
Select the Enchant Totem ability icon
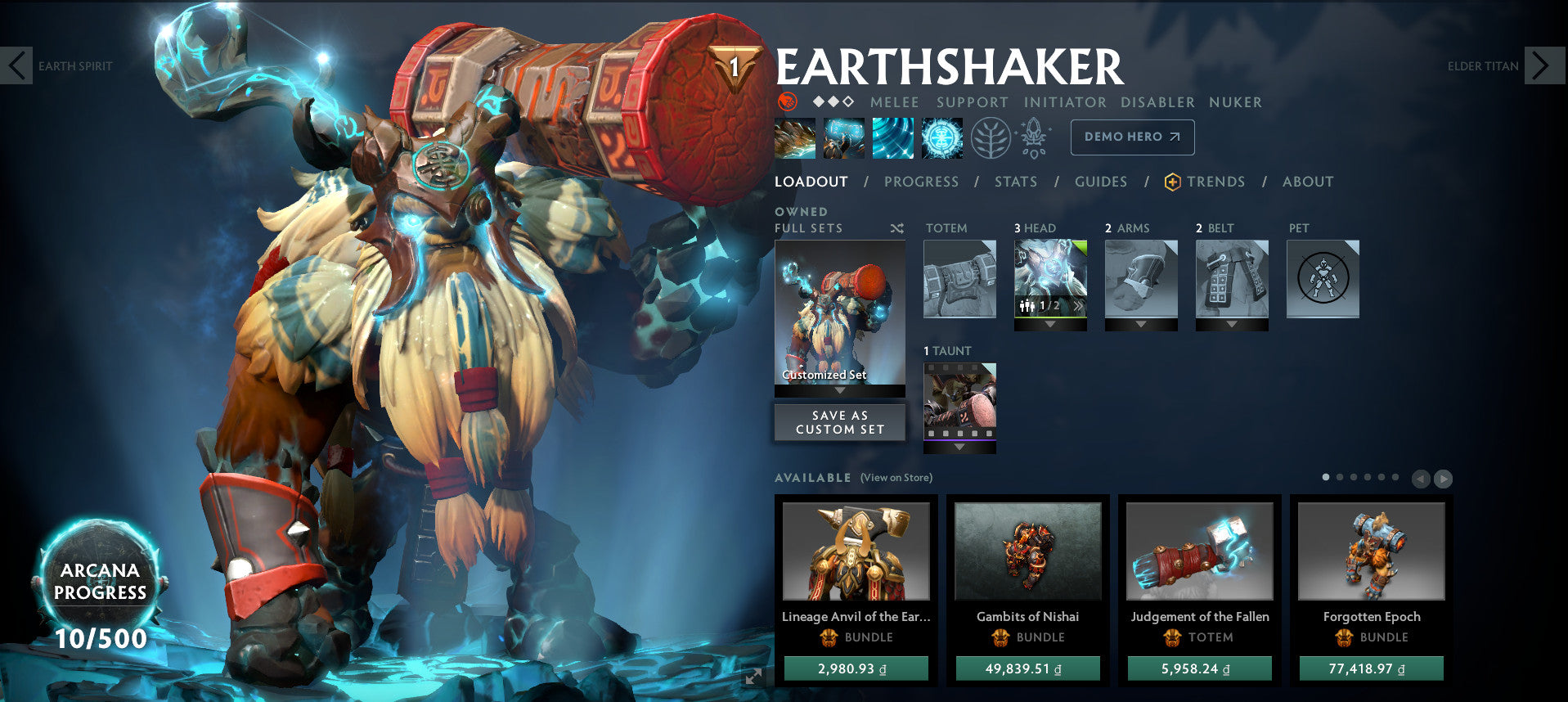coord(843,137)
